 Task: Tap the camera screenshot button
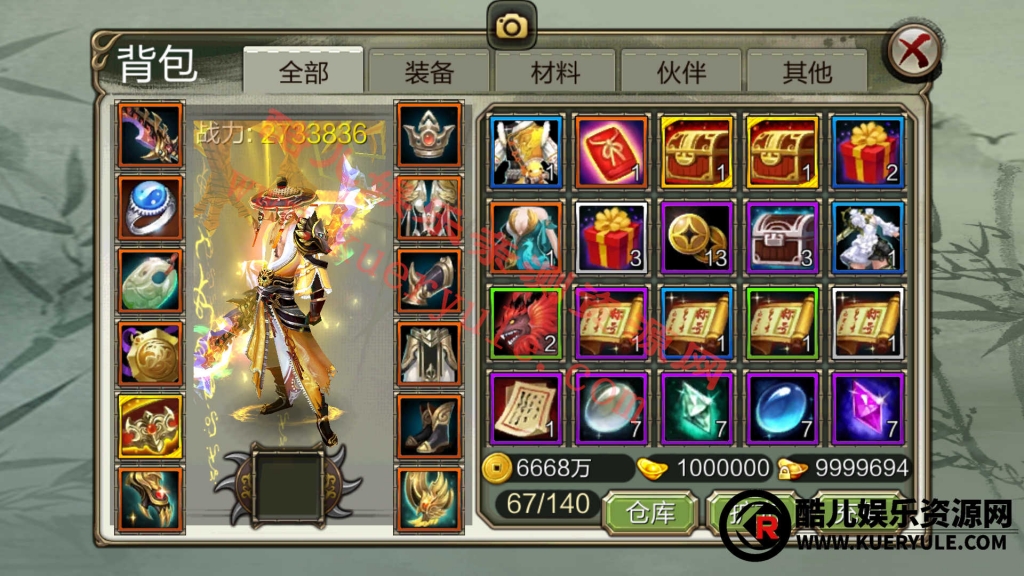coord(512,26)
